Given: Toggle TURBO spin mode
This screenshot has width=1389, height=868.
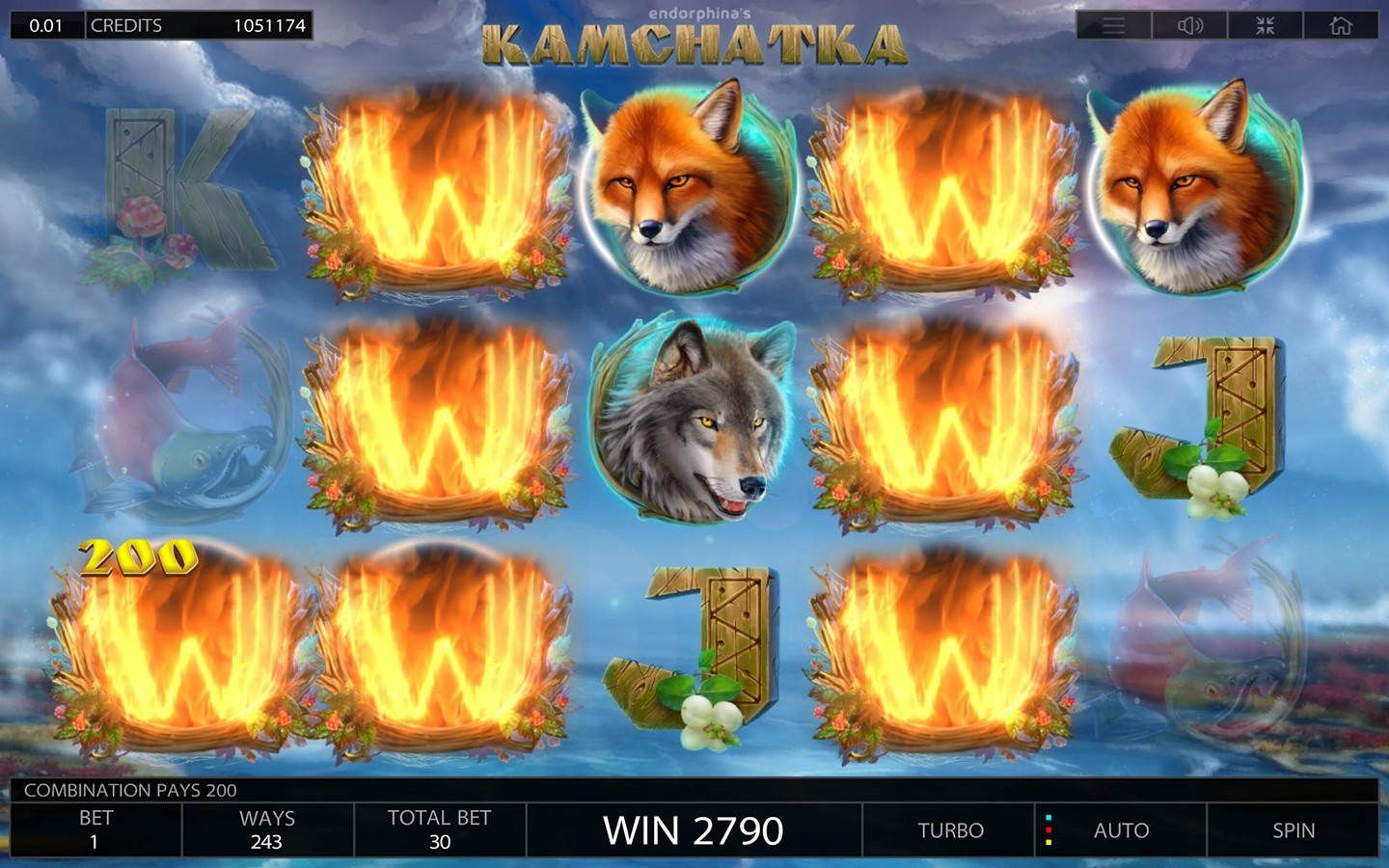Looking at the screenshot, I should coord(950,830).
